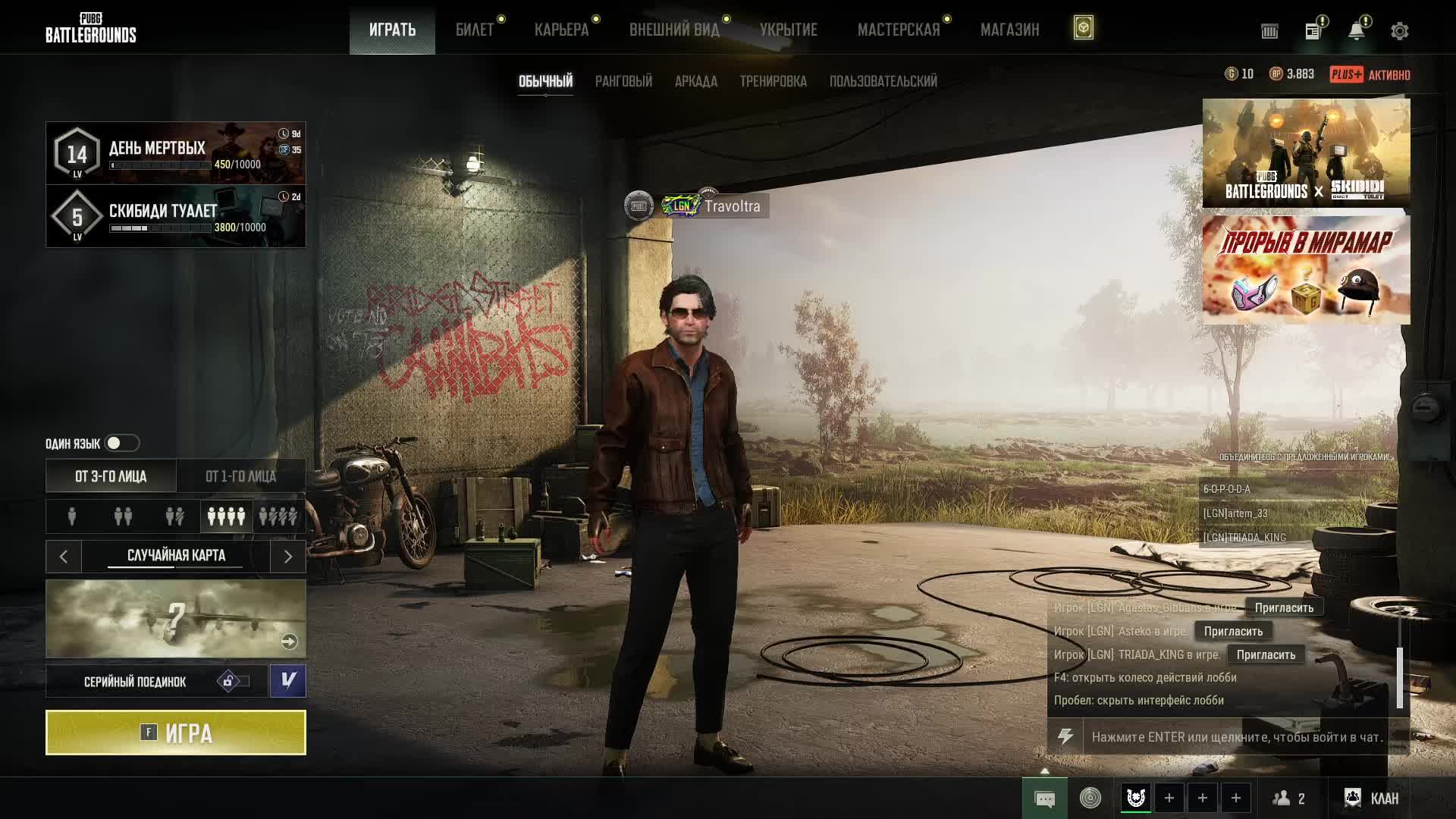Check notifications via the bell icon

[1356, 31]
